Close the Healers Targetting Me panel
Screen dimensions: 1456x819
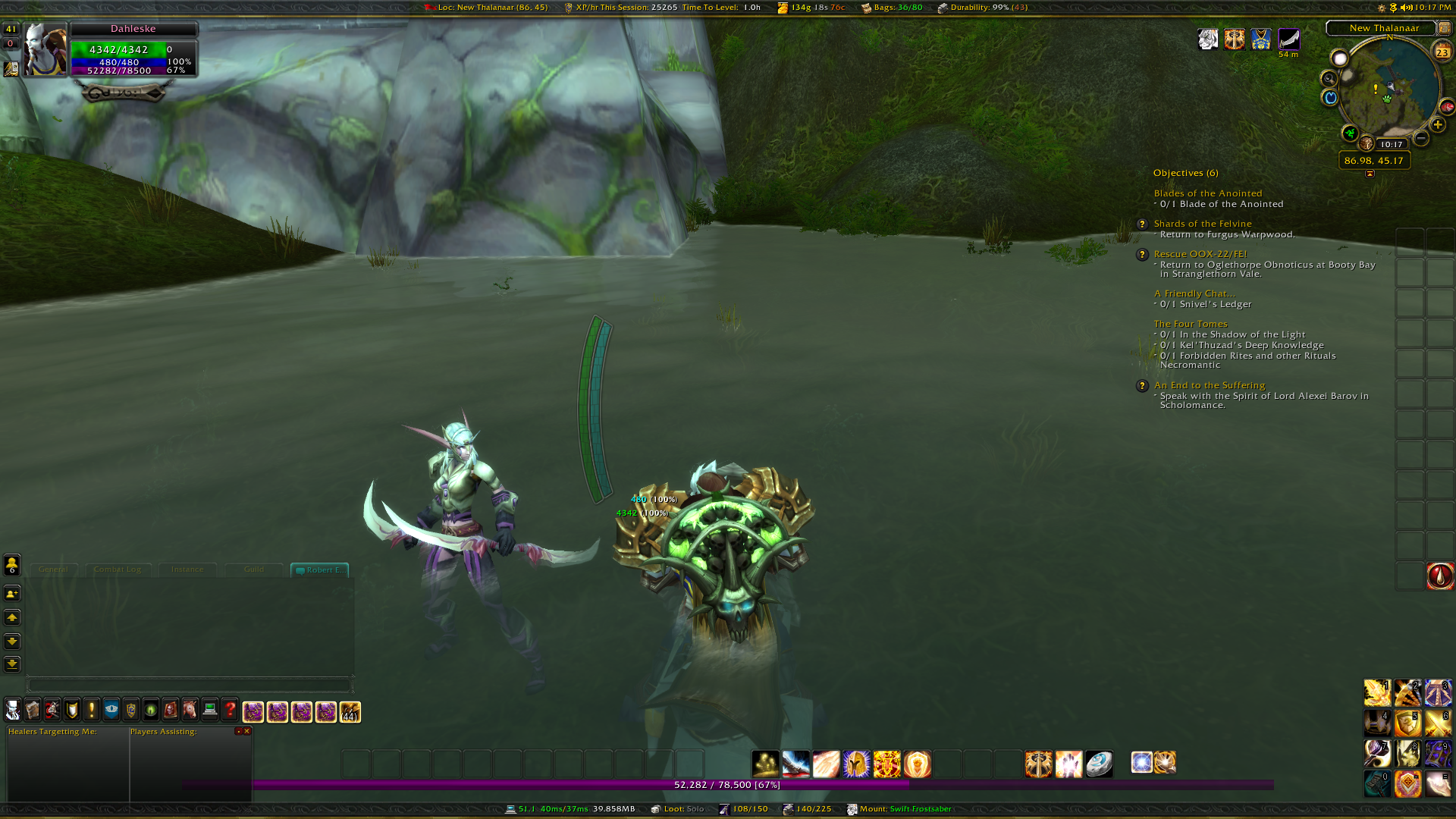pyautogui.click(x=247, y=732)
